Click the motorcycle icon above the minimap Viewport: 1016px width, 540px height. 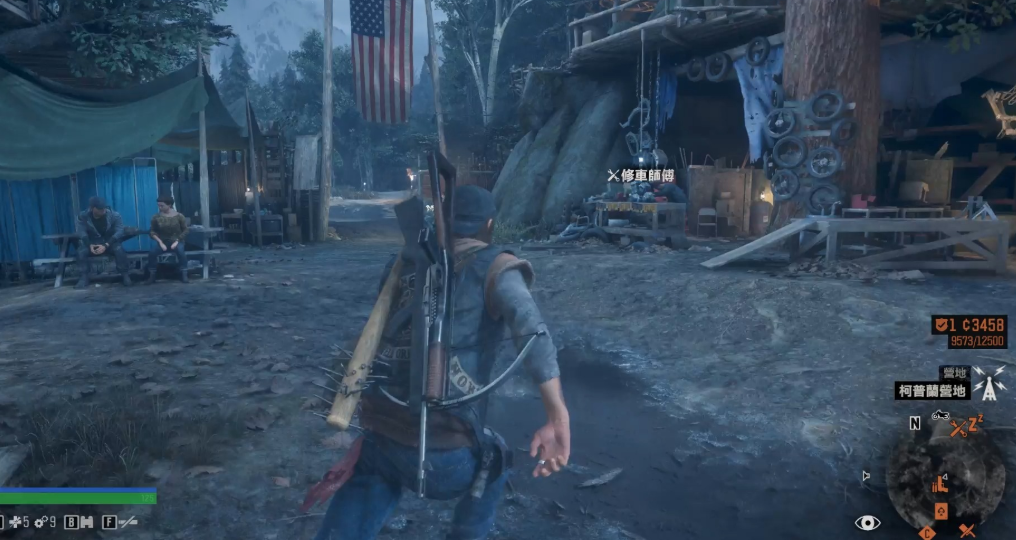(940, 415)
